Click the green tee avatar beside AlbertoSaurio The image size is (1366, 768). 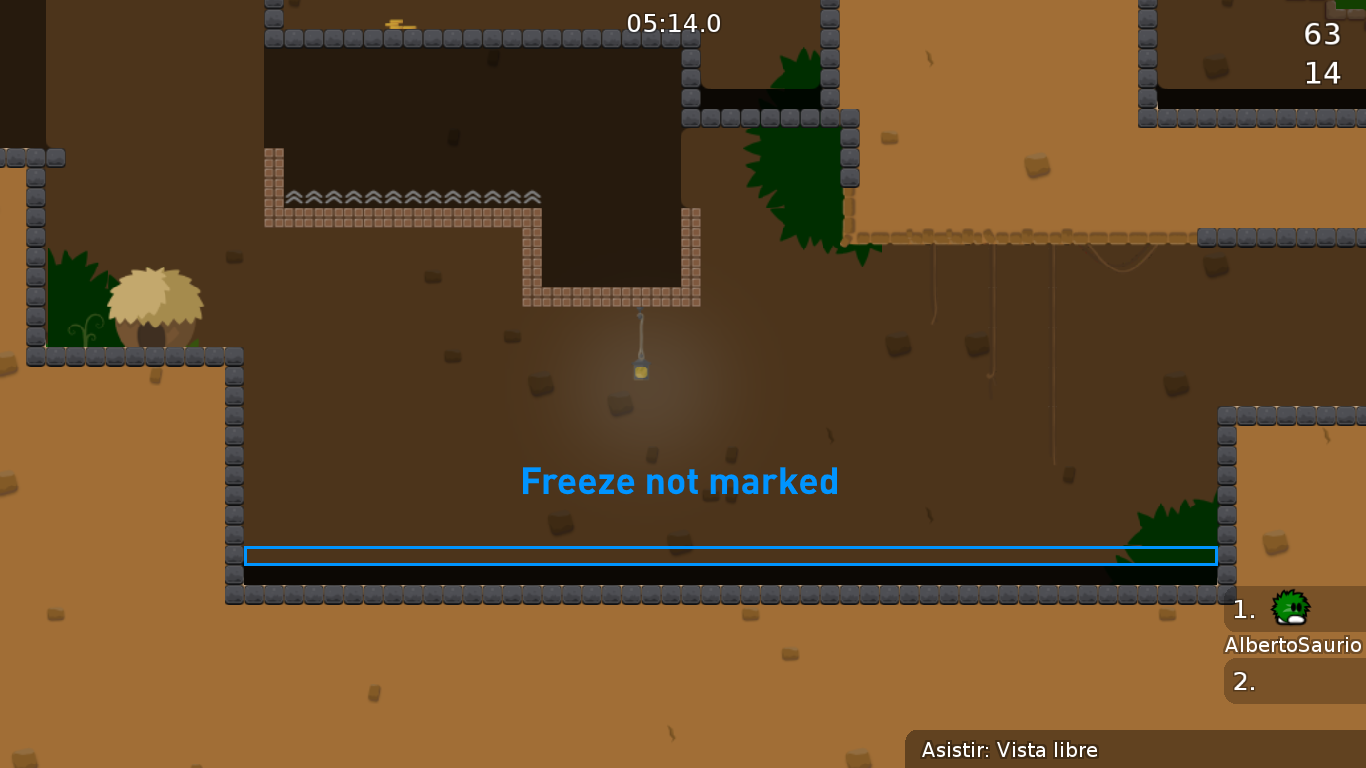[x=1290, y=608]
